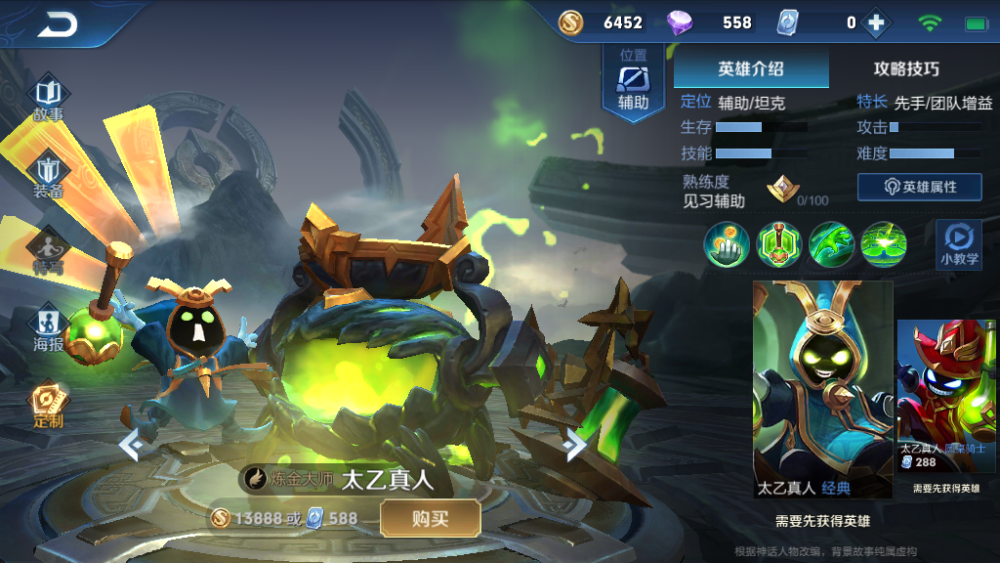Open the 故事 story page
The image size is (1000, 563).
[x=48, y=100]
